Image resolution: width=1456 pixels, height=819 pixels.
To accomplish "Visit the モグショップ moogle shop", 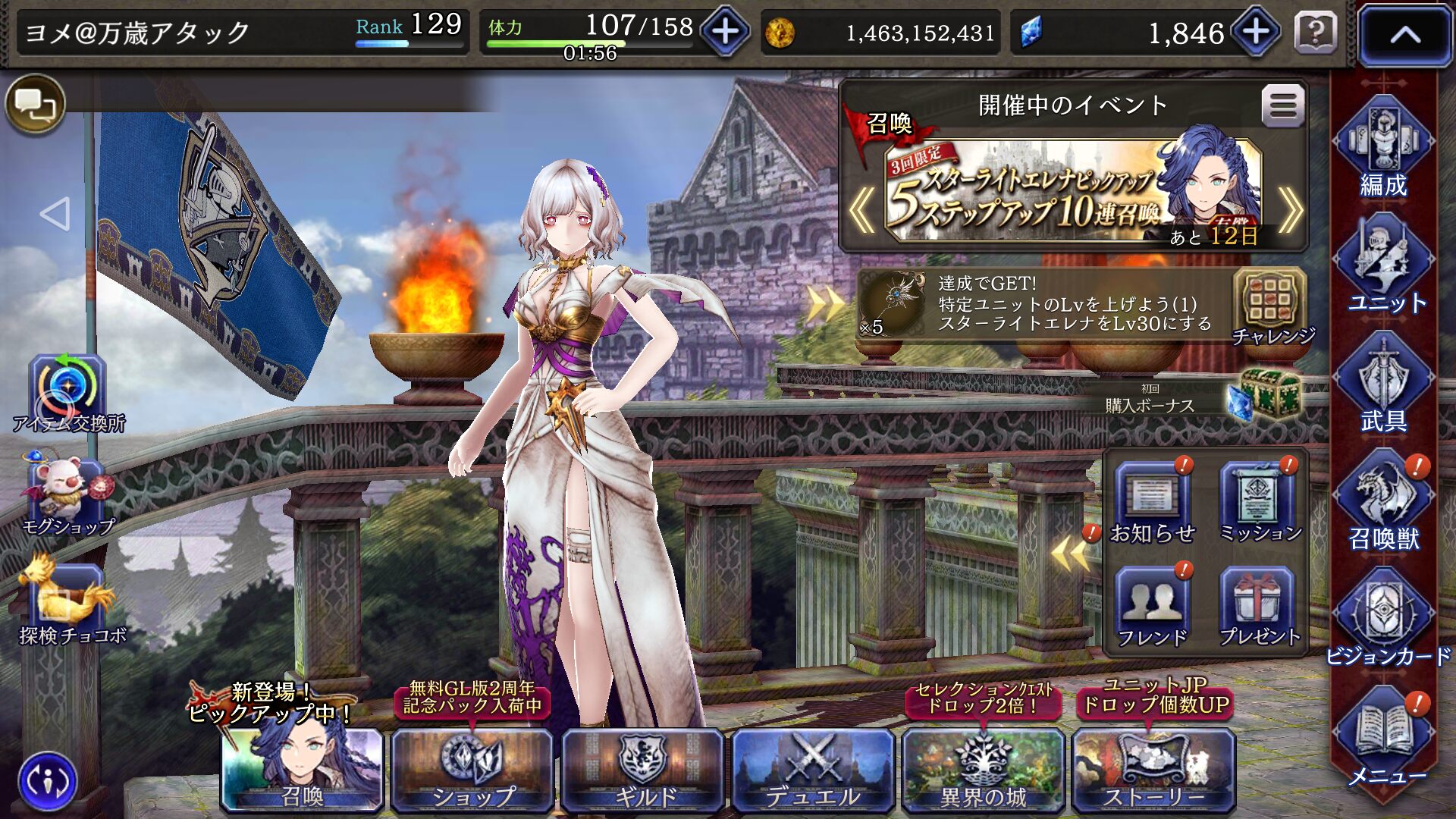I will [67, 493].
